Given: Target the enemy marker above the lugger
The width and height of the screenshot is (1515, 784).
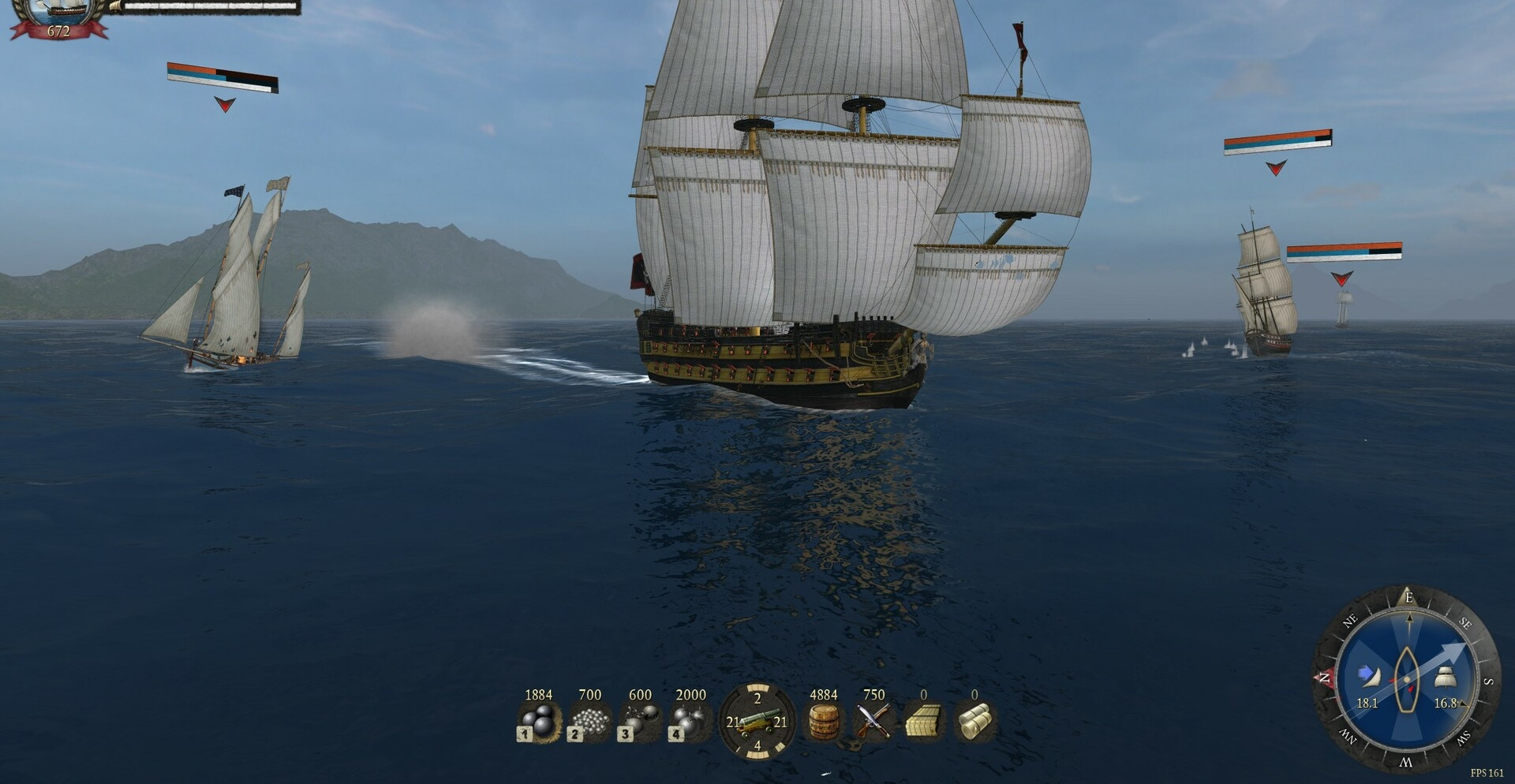Looking at the screenshot, I should click(x=225, y=104).
